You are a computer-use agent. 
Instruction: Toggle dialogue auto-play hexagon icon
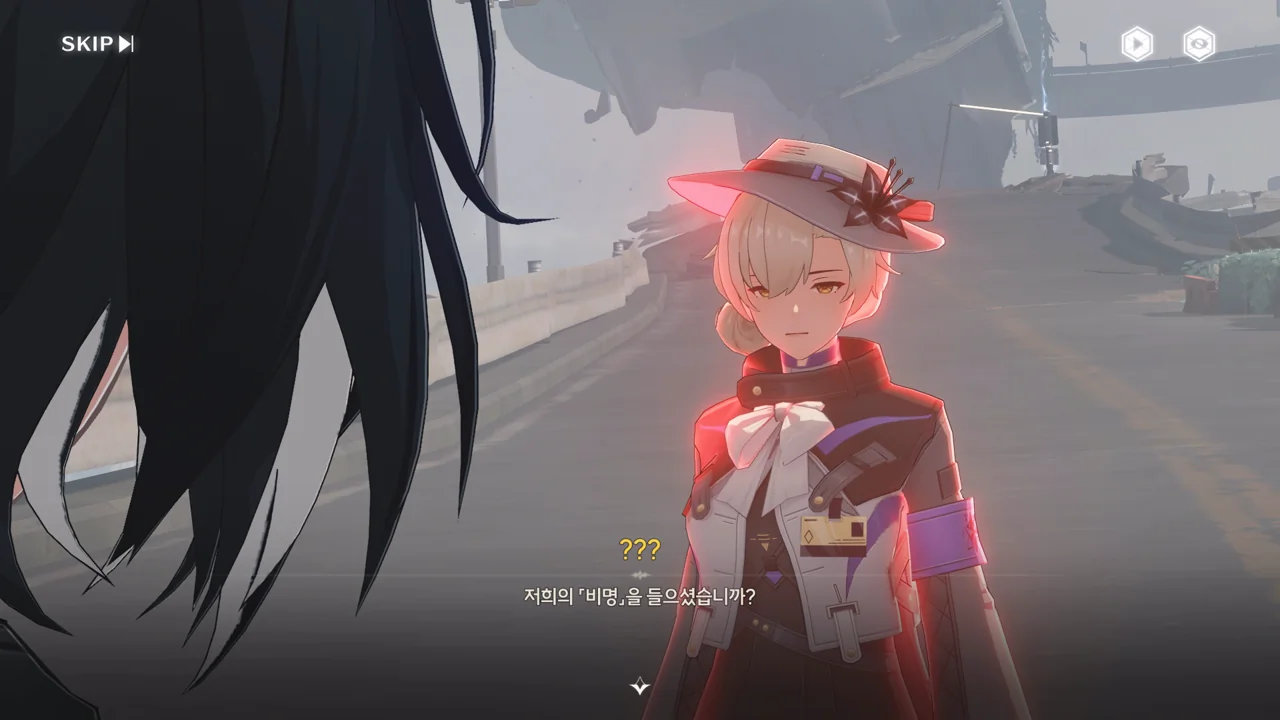1136,44
